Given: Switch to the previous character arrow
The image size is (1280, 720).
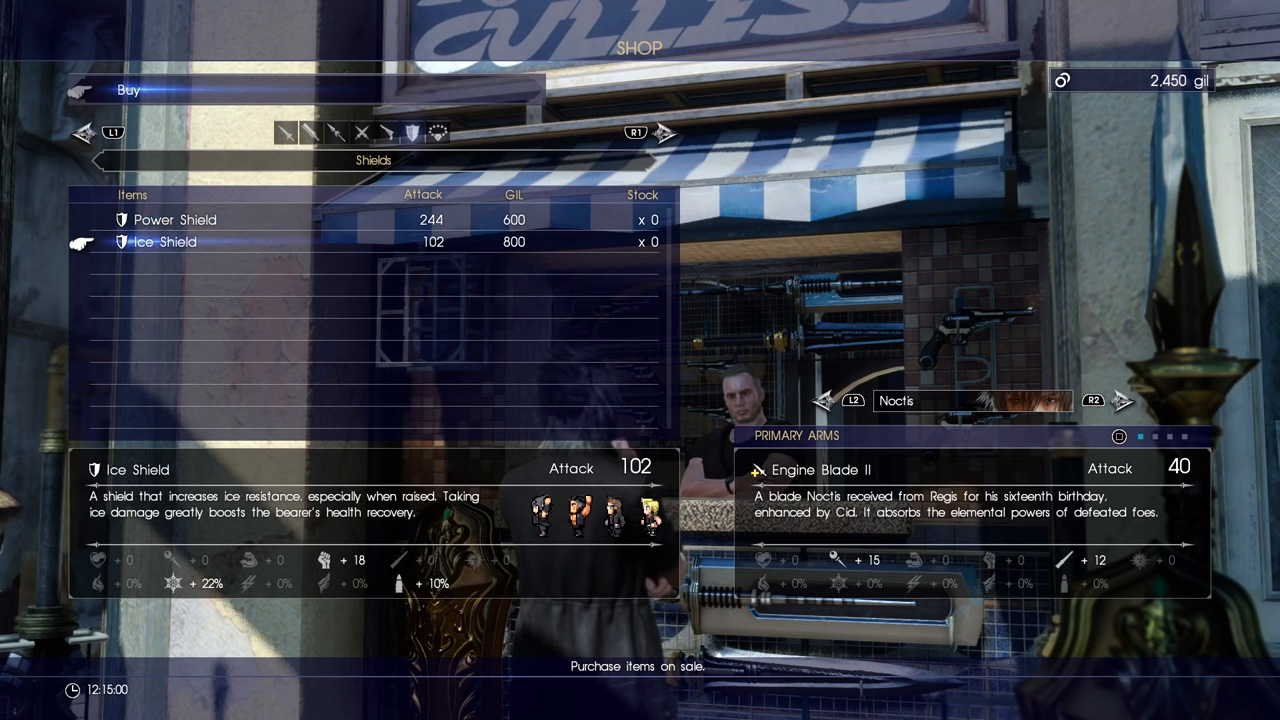Looking at the screenshot, I should pos(825,401).
